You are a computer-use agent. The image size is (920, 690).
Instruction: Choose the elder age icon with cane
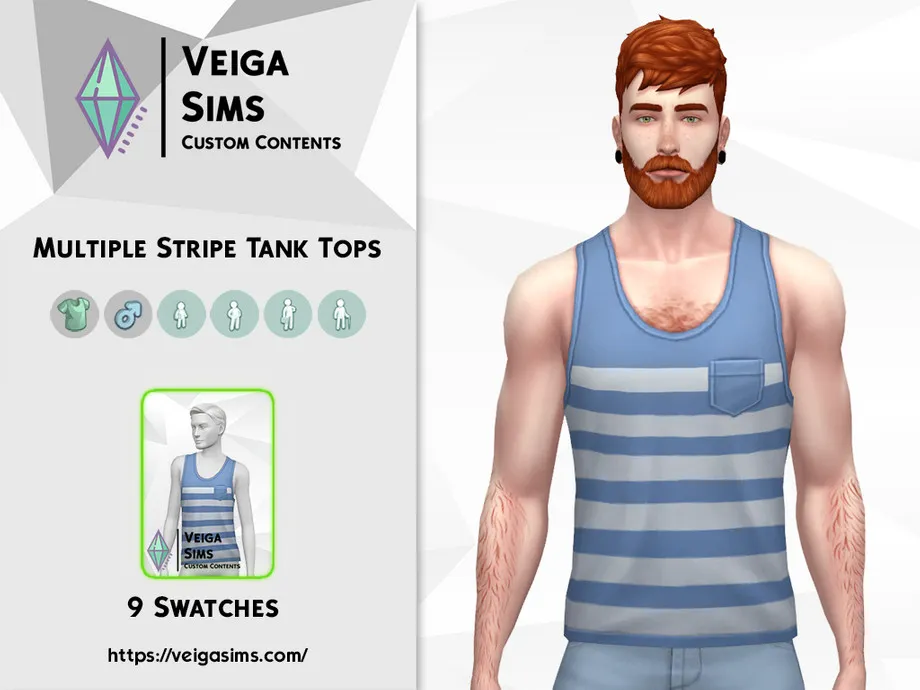coord(342,314)
